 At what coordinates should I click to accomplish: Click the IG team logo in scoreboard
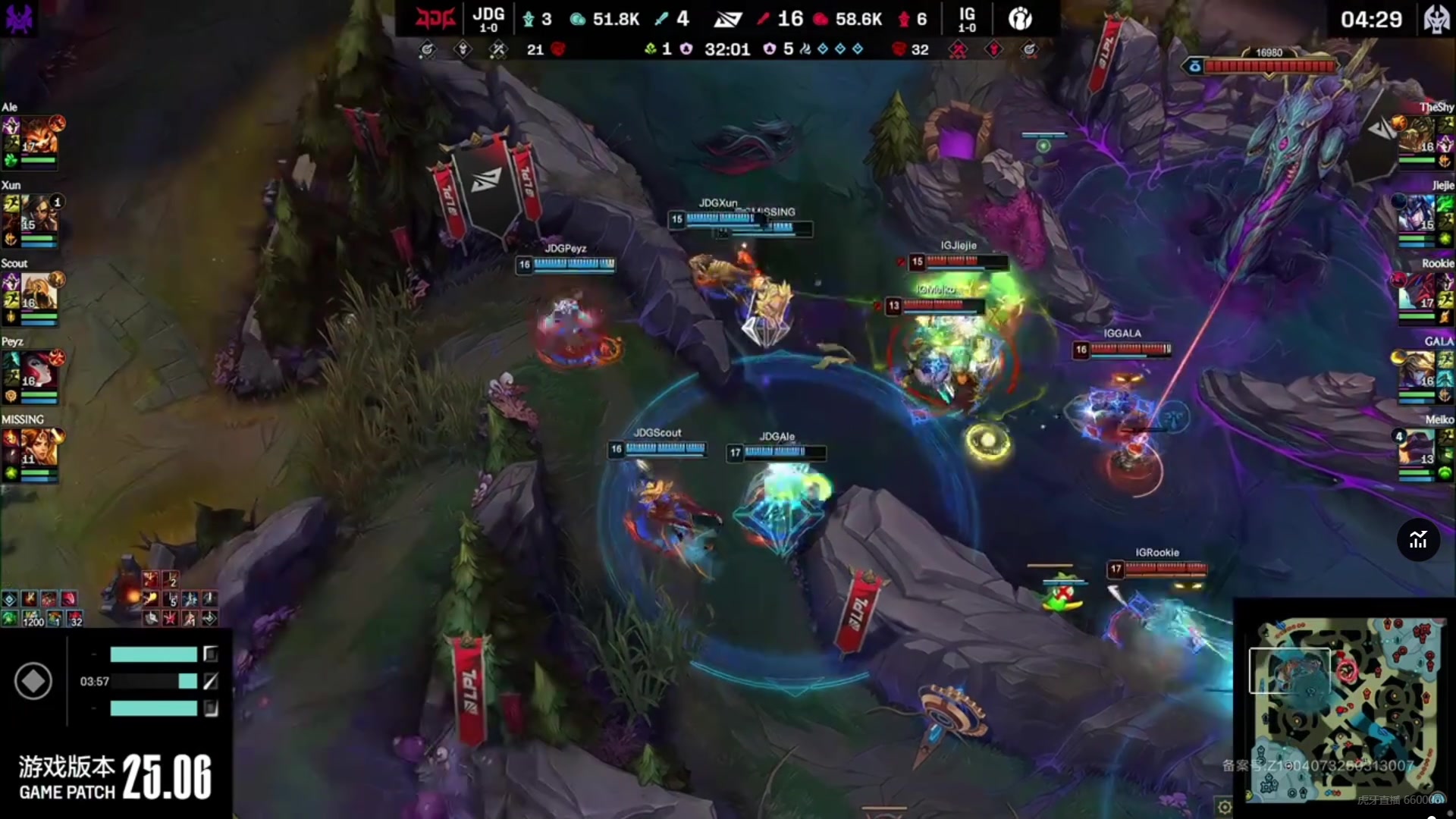tap(1020, 18)
